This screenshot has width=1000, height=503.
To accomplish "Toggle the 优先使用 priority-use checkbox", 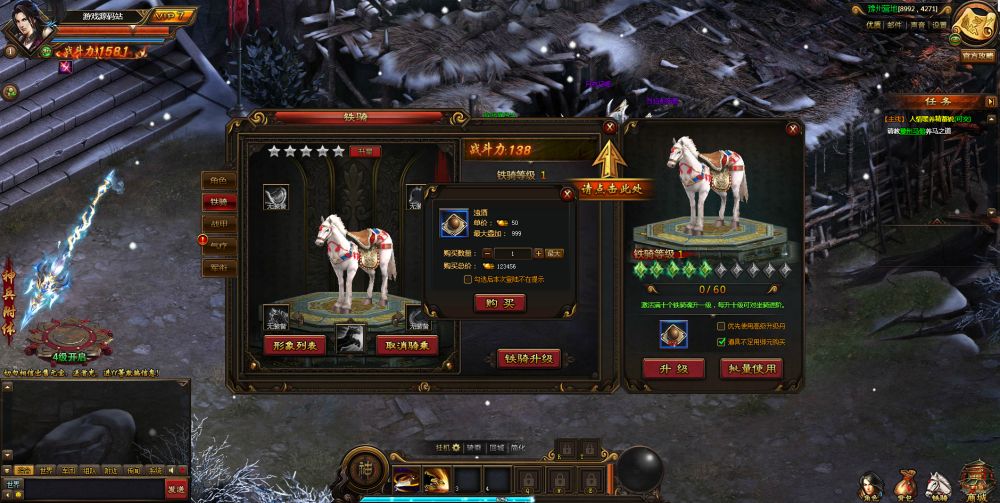I will pyautogui.click(x=722, y=326).
